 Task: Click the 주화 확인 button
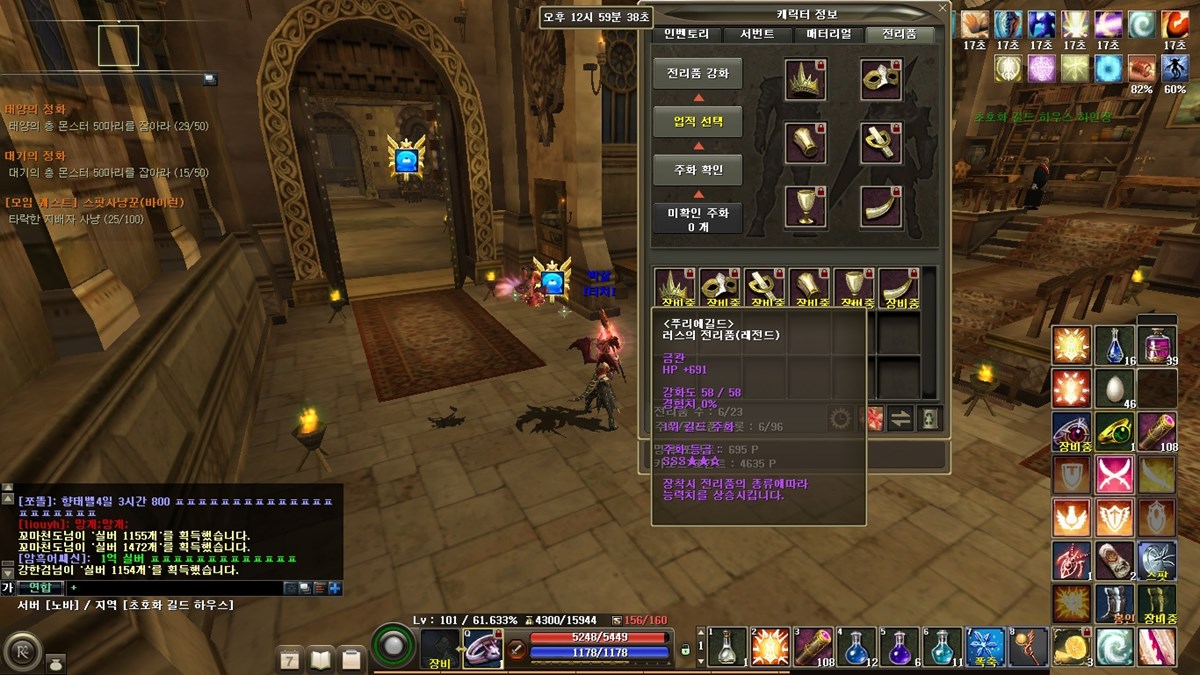tap(698, 170)
